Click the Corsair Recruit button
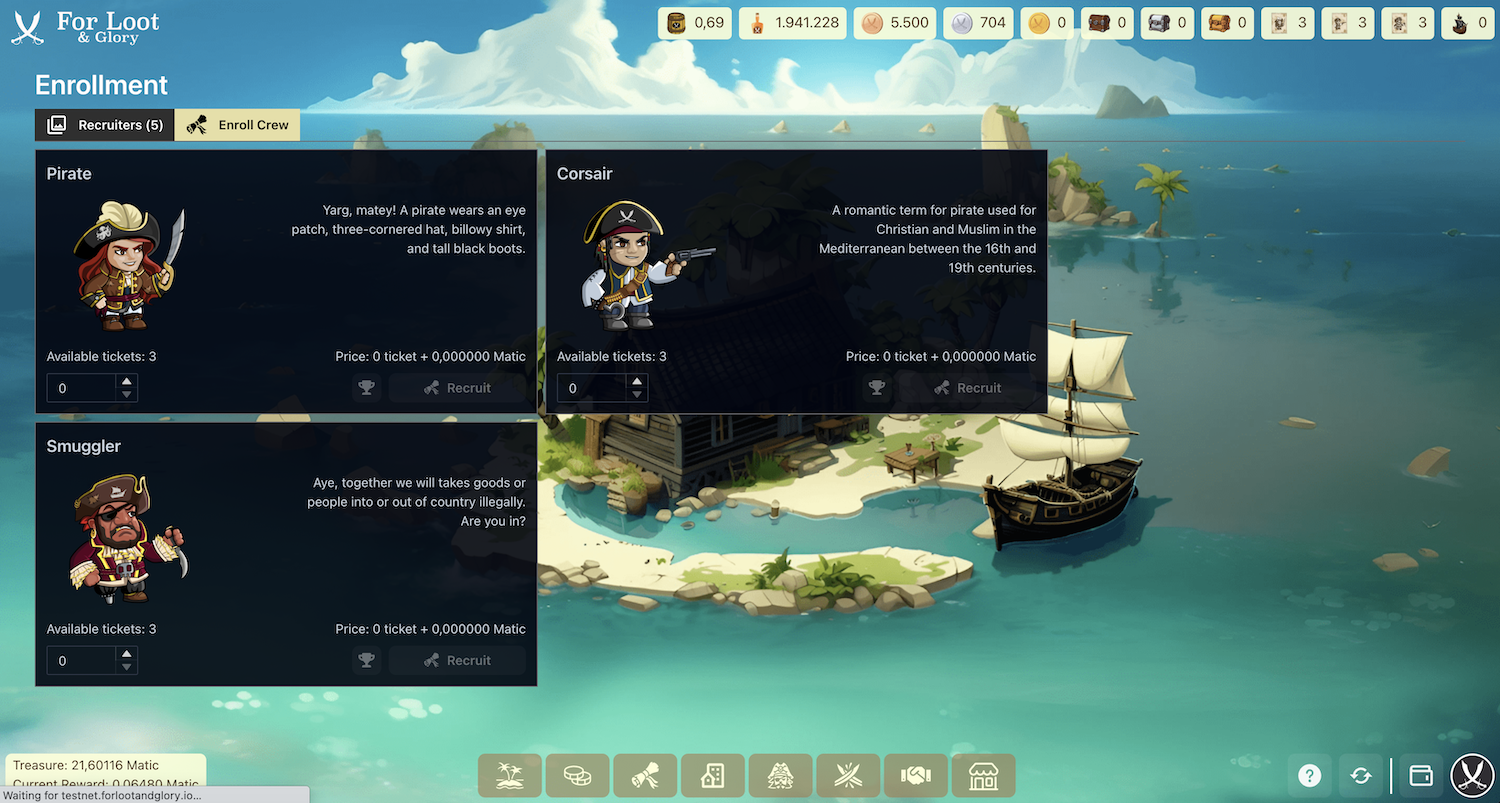 point(967,388)
